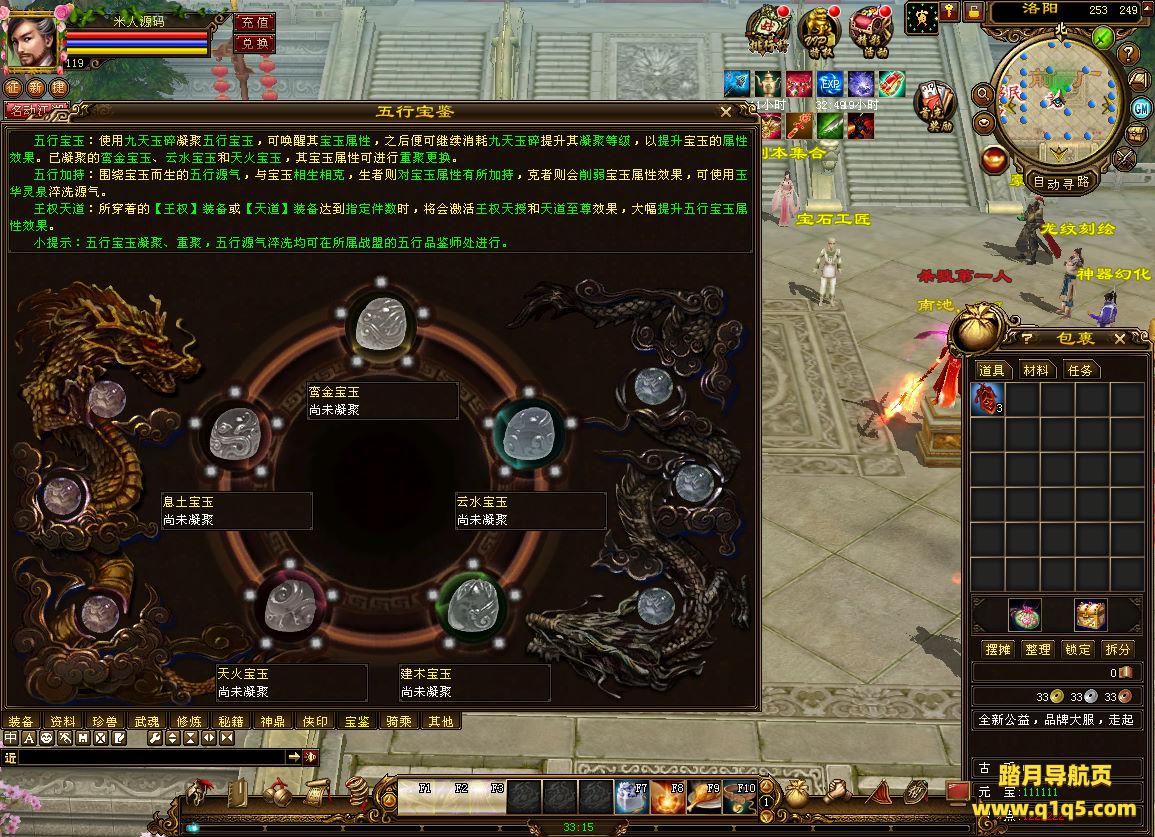
Task: Activate 自动寻路 auto-pathfinding
Action: tap(1061, 182)
